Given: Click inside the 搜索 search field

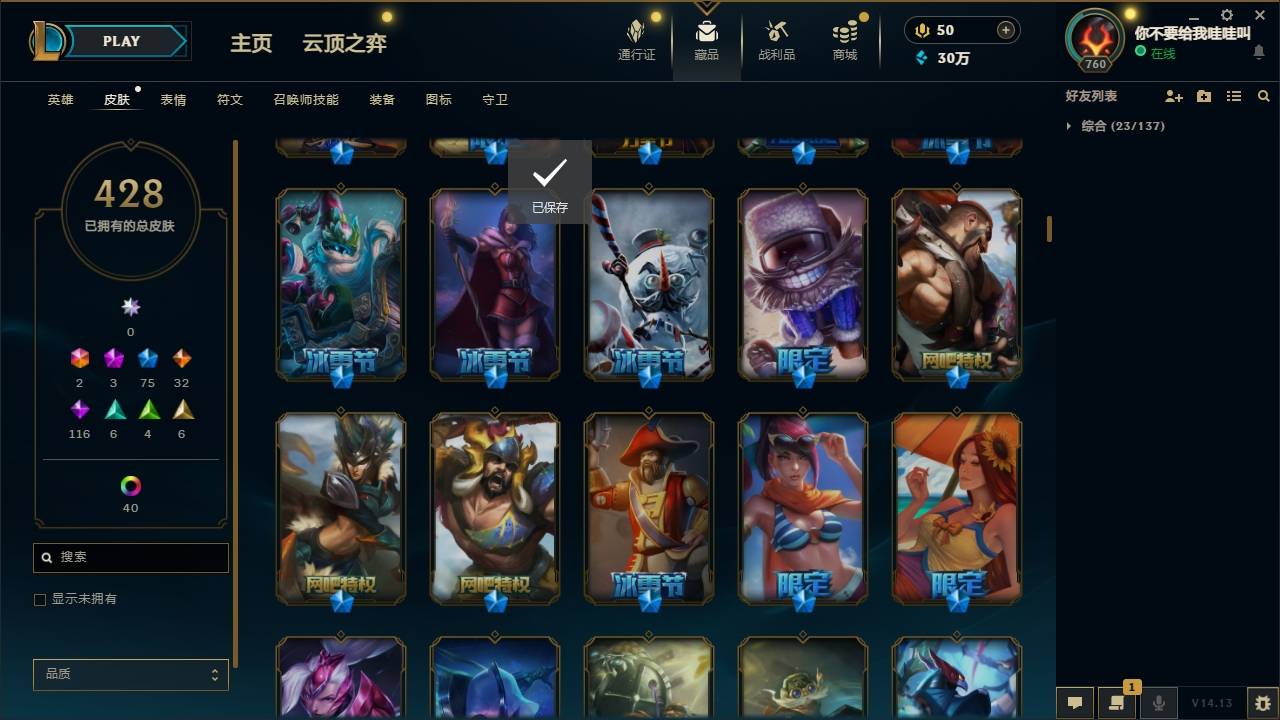Looking at the screenshot, I should tap(130, 557).
